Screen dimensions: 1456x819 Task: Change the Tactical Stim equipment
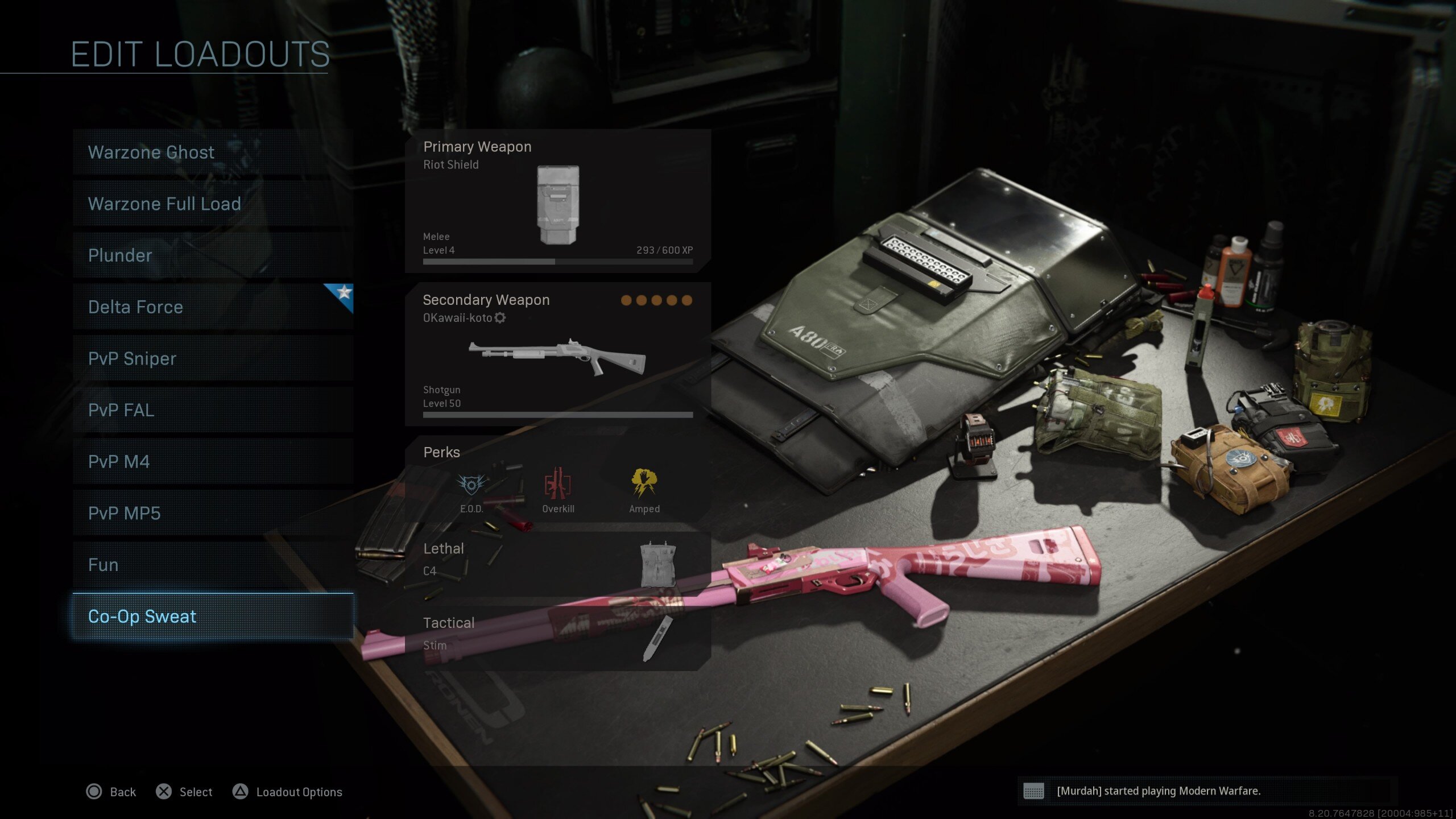coord(557,638)
